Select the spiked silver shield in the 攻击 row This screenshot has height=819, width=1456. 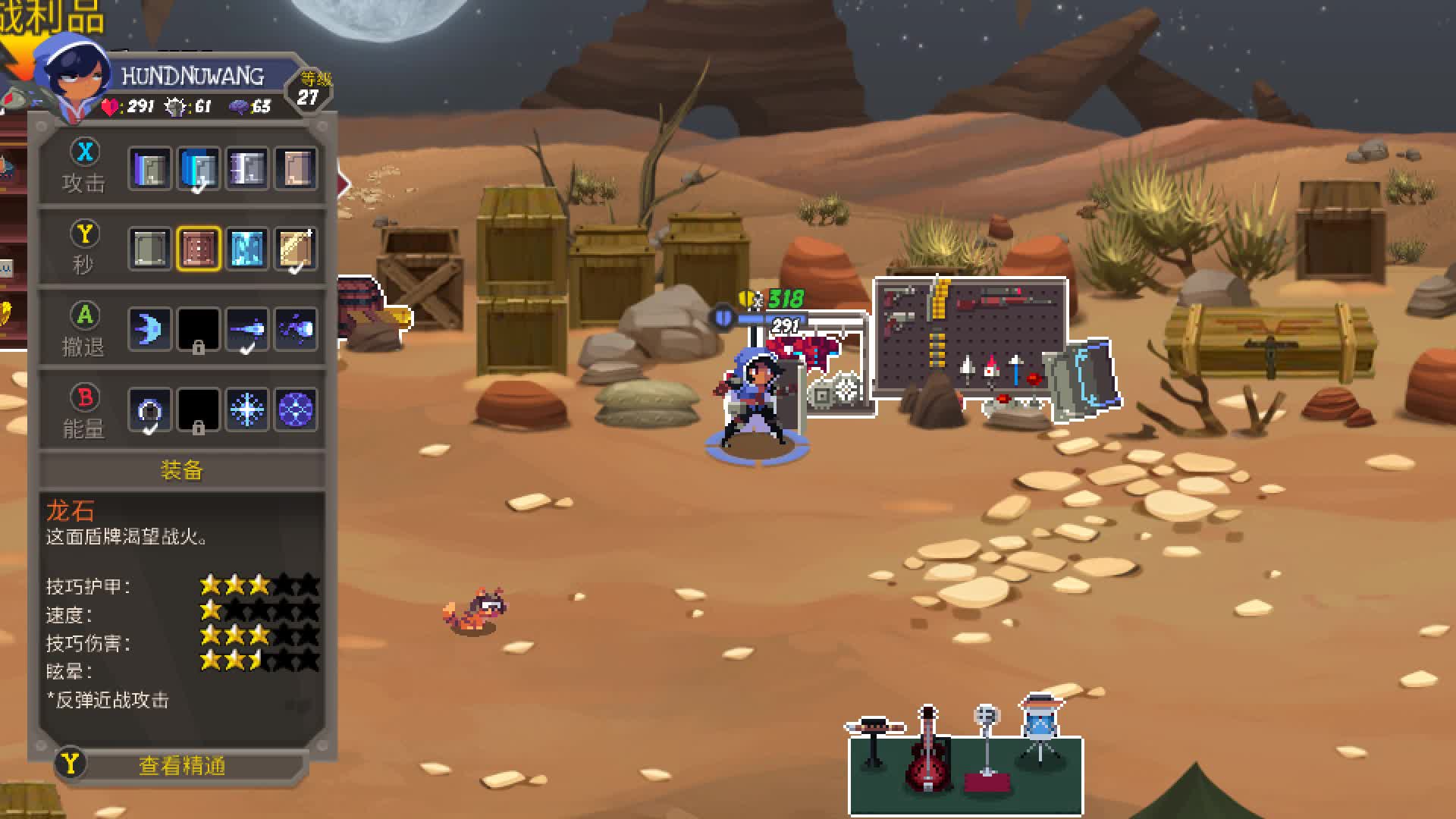[x=247, y=168]
